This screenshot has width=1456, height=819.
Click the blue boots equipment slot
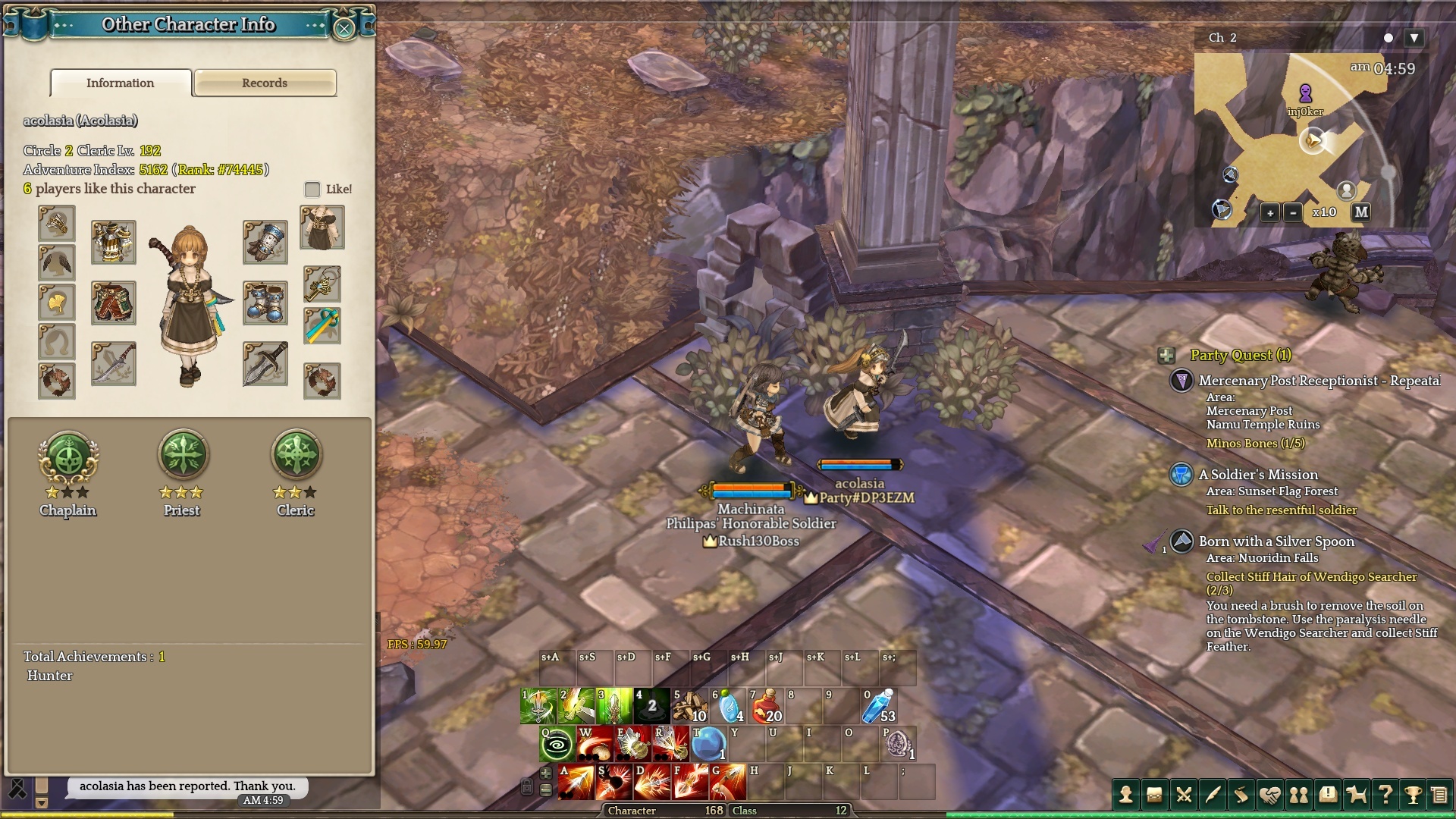coord(265,303)
